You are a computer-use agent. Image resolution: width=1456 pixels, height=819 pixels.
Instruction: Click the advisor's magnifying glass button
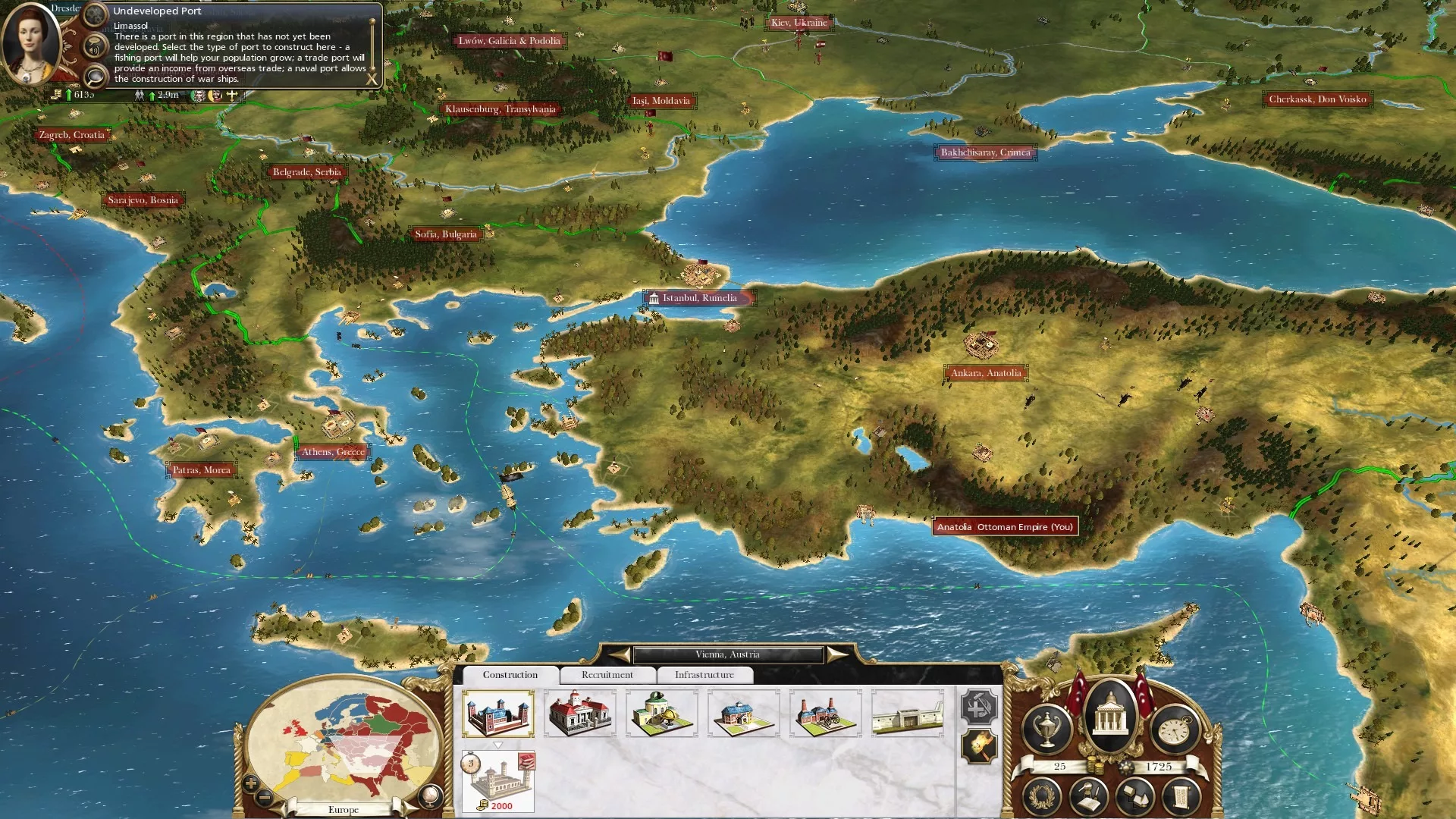pos(95,76)
